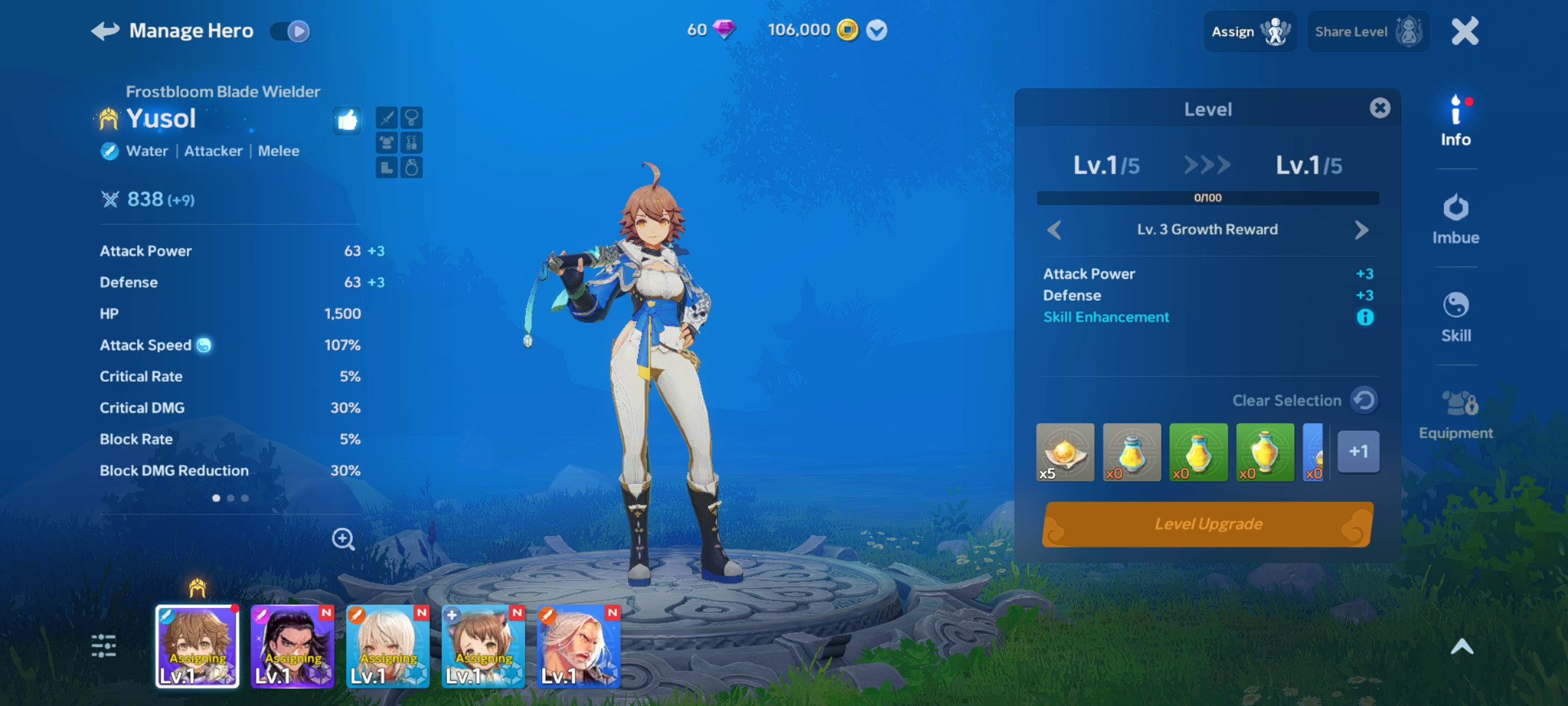Switch to the Info tab

pyautogui.click(x=1456, y=121)
